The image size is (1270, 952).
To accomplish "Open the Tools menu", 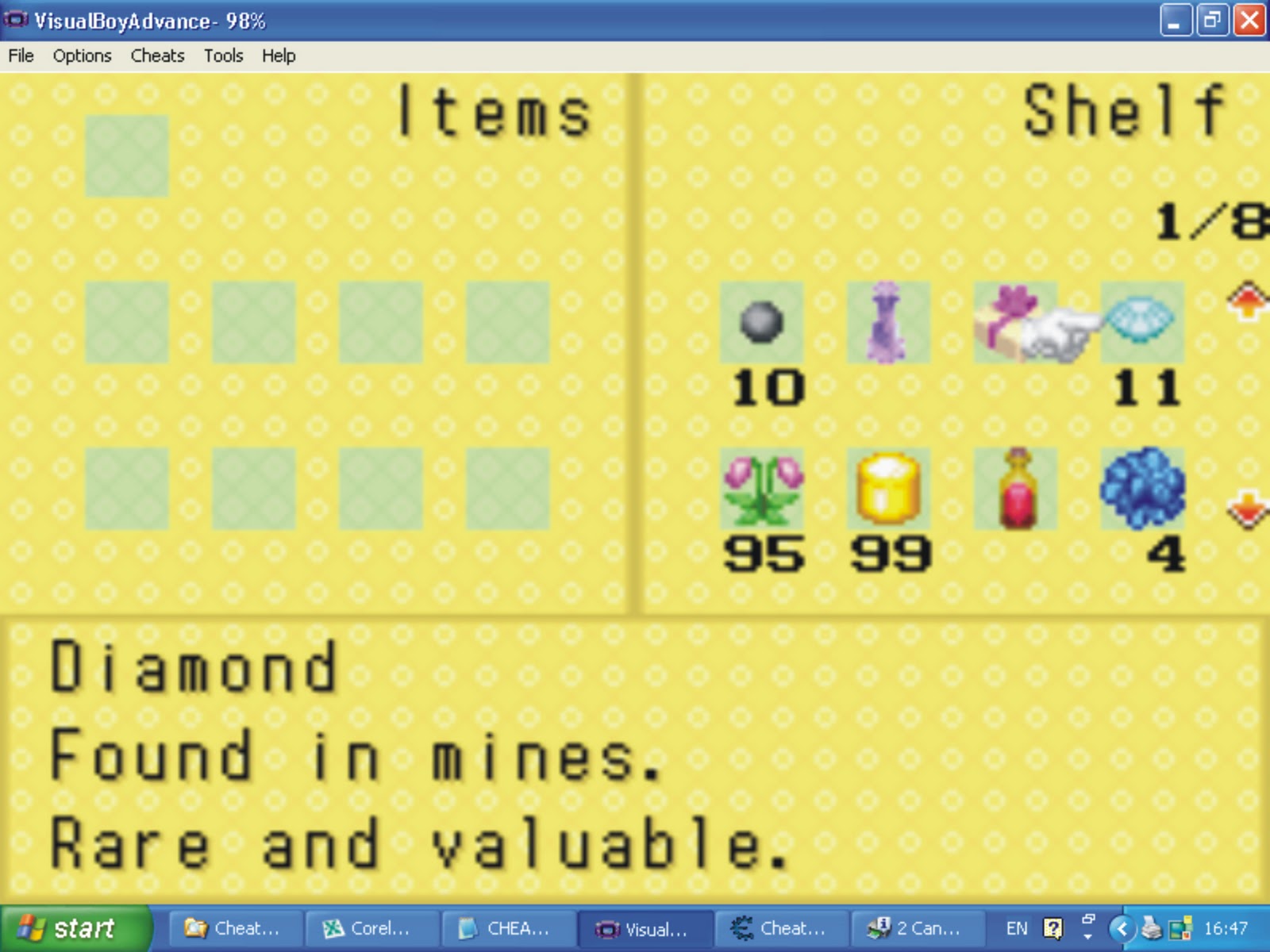I will click(x=223, y=56).
